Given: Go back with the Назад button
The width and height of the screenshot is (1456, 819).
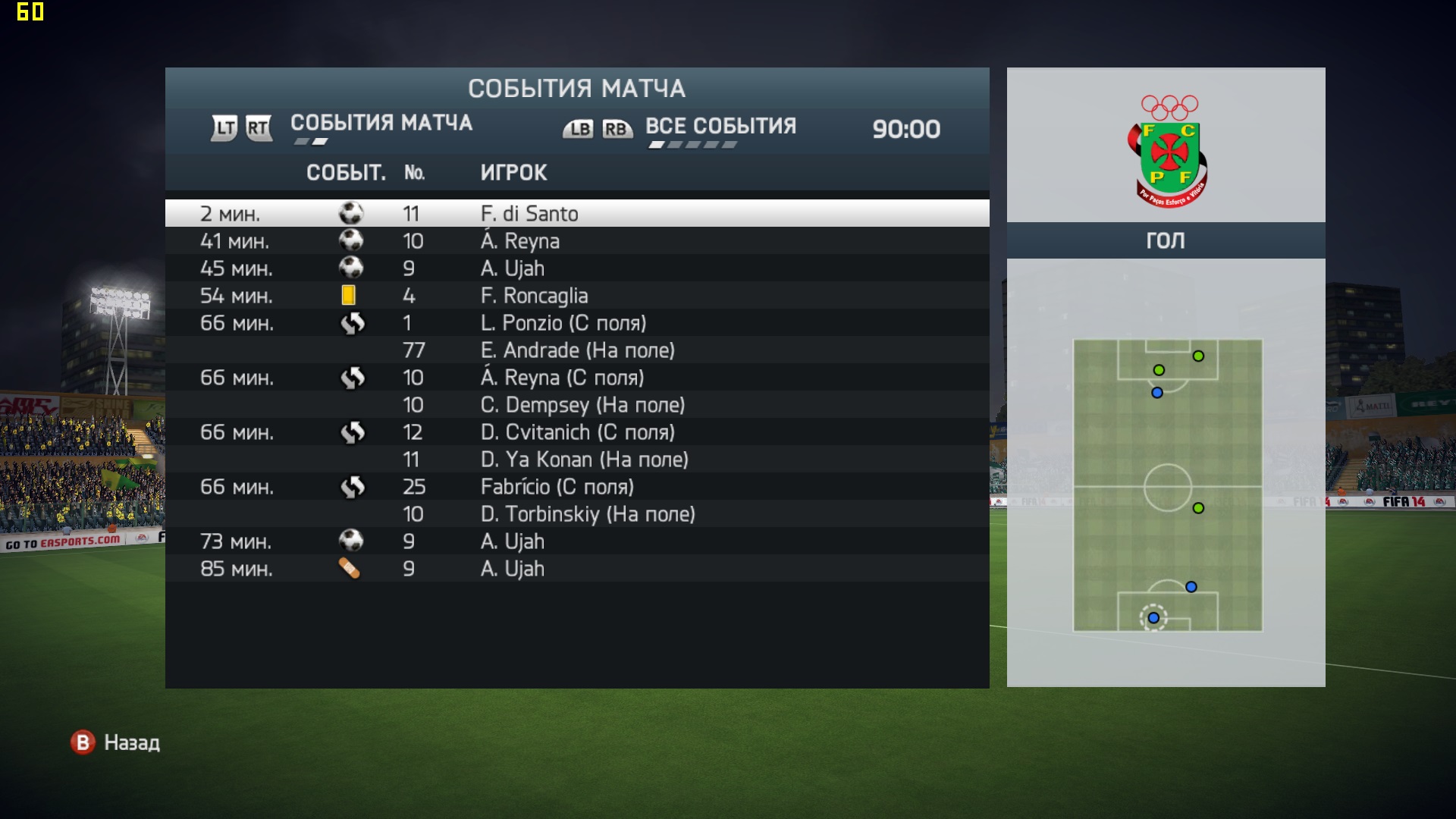Looking at the screenshot, I should tap(115, 742).
